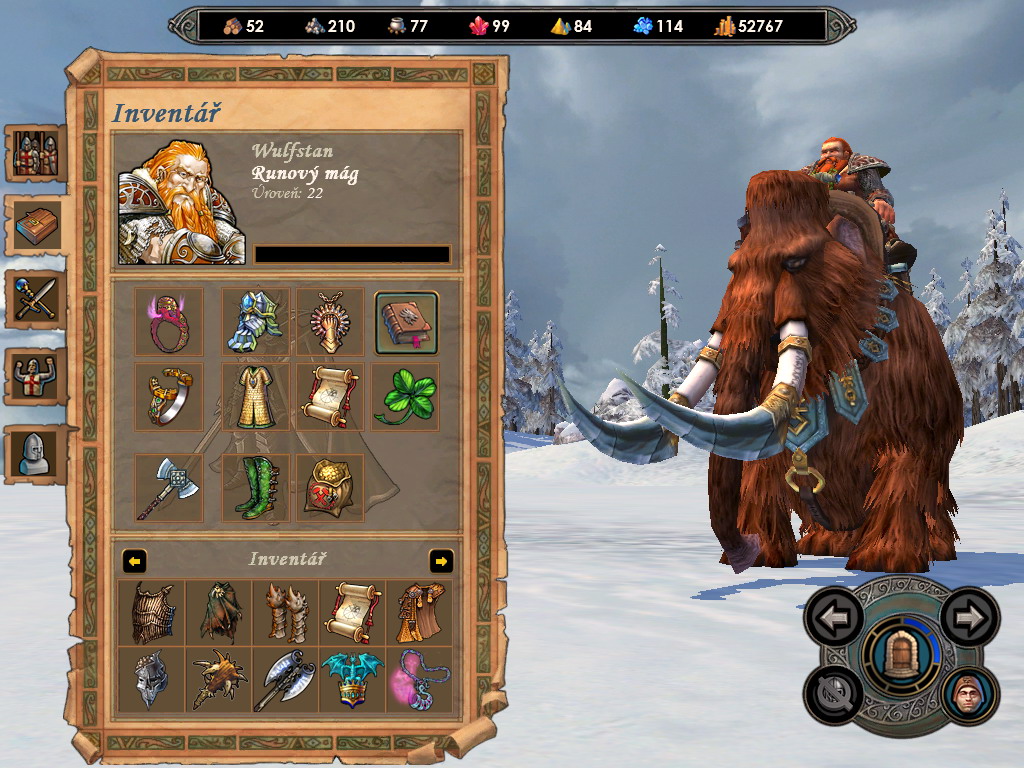
Task: Select the equipped green boots
Action: coord(255,488)
